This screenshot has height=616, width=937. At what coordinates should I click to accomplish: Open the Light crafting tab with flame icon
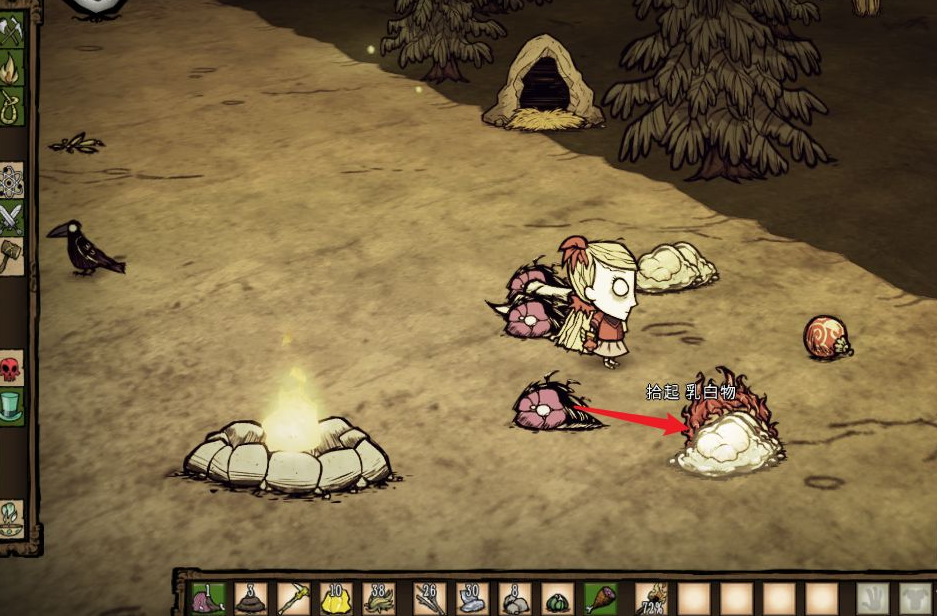tap(11, 68)
